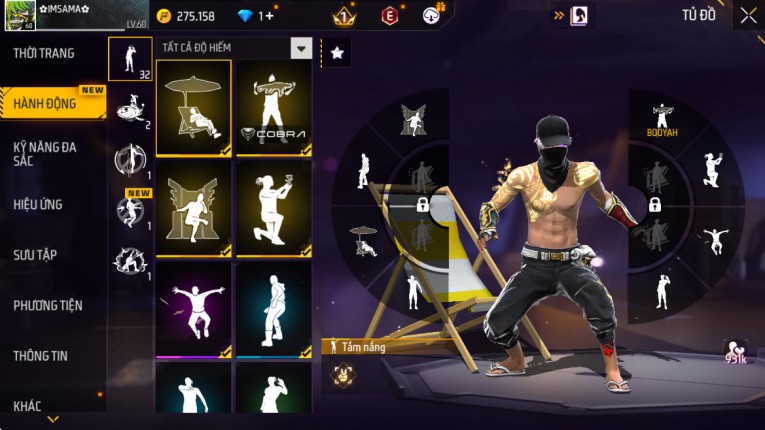
Task: Select the beach chair umbrella emote
Action: pos(194,108)
